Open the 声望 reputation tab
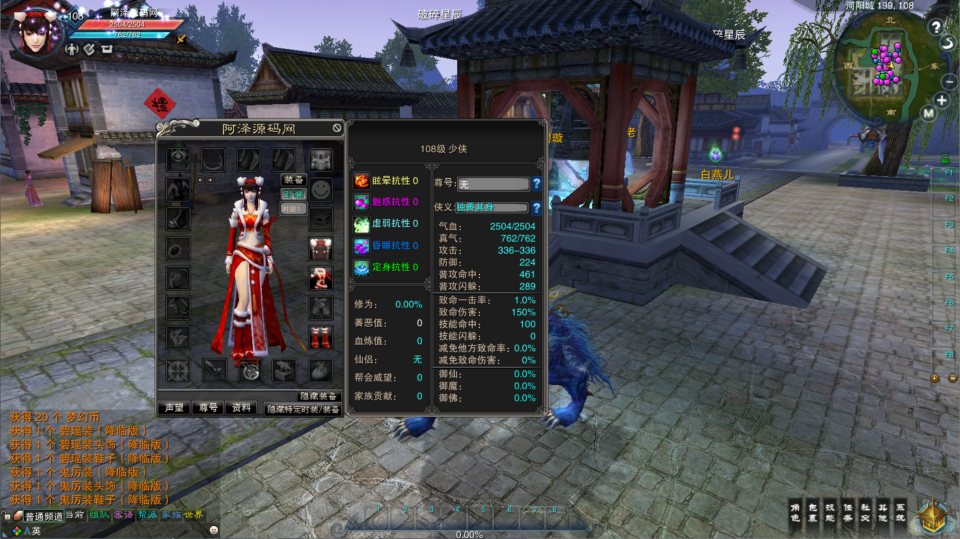The height and width of the screenshot is (539, 960). [x=174, y=408]
